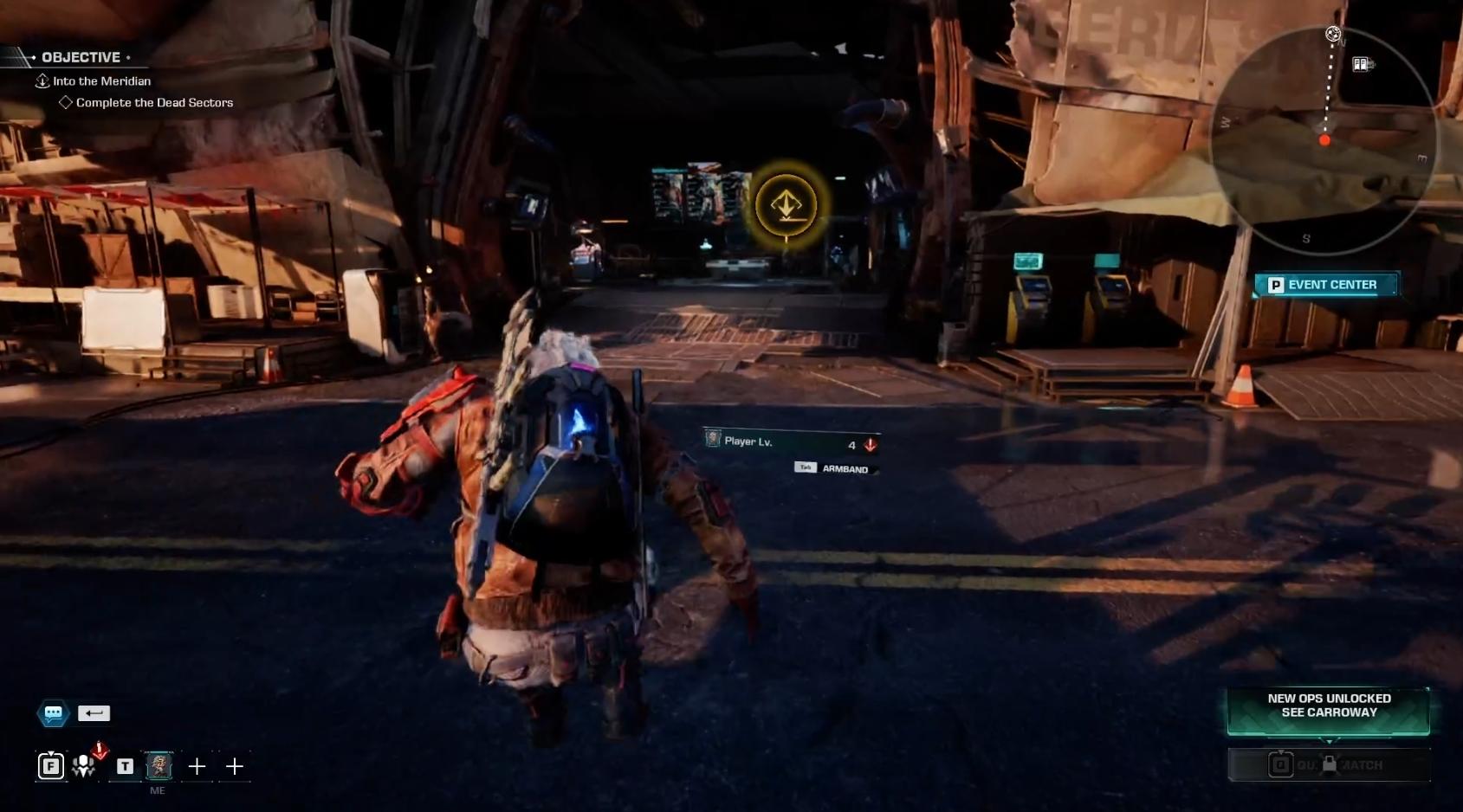Open the chat bubble icon
This screenshot has height=812, width=1463.
click(x=53, y=713)
